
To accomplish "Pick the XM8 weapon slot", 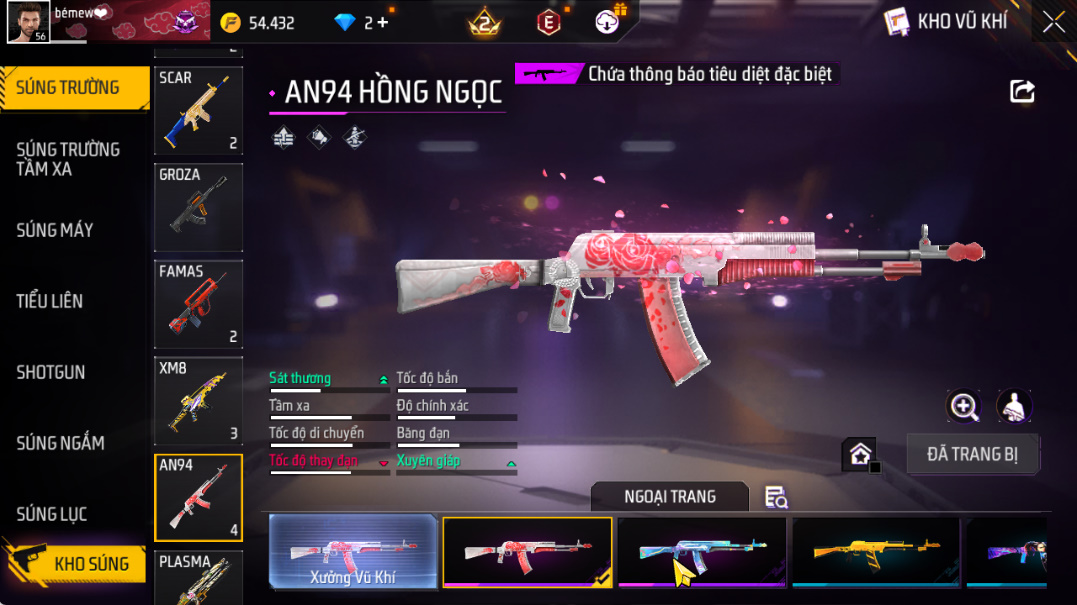I will [198, 400].
